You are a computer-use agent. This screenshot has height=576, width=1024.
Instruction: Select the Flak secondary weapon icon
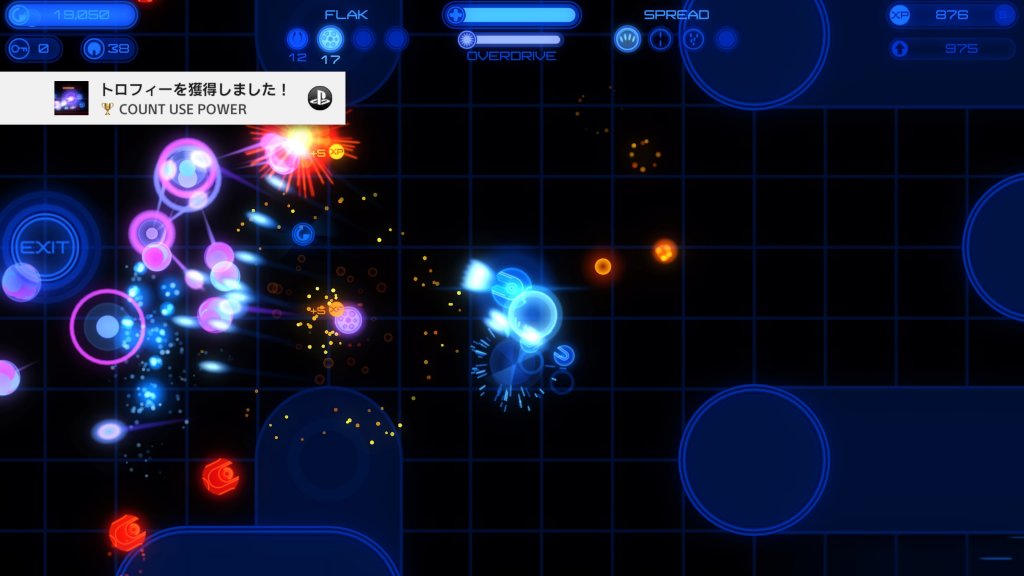(x=330, y=39)
